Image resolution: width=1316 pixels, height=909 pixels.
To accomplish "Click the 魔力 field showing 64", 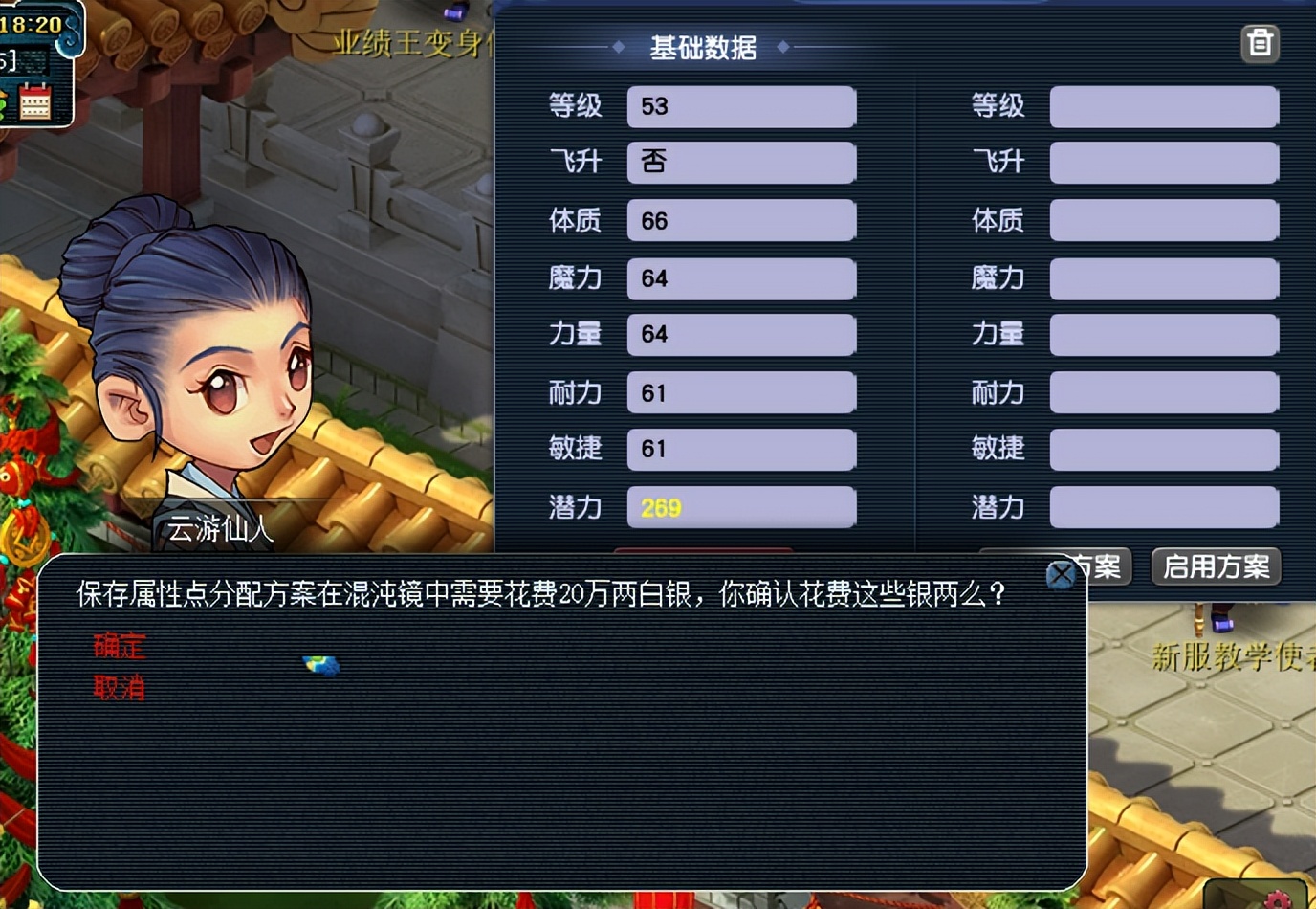I will point(740,277).
